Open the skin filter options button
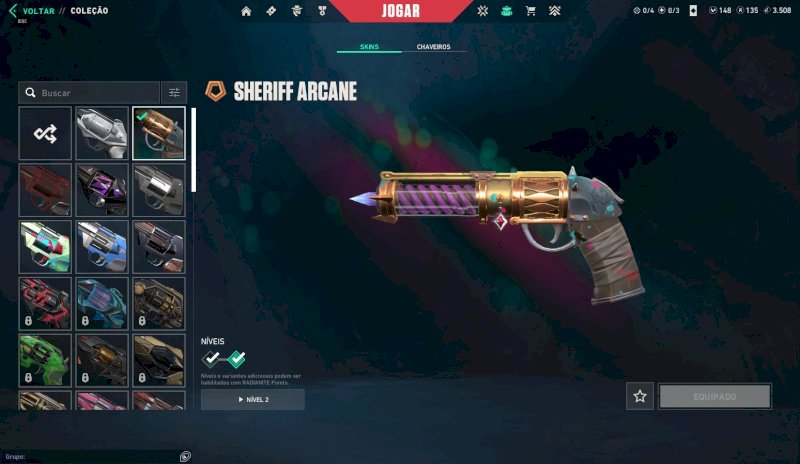This screenshot has height=464, width=800. tap(174, 93)
